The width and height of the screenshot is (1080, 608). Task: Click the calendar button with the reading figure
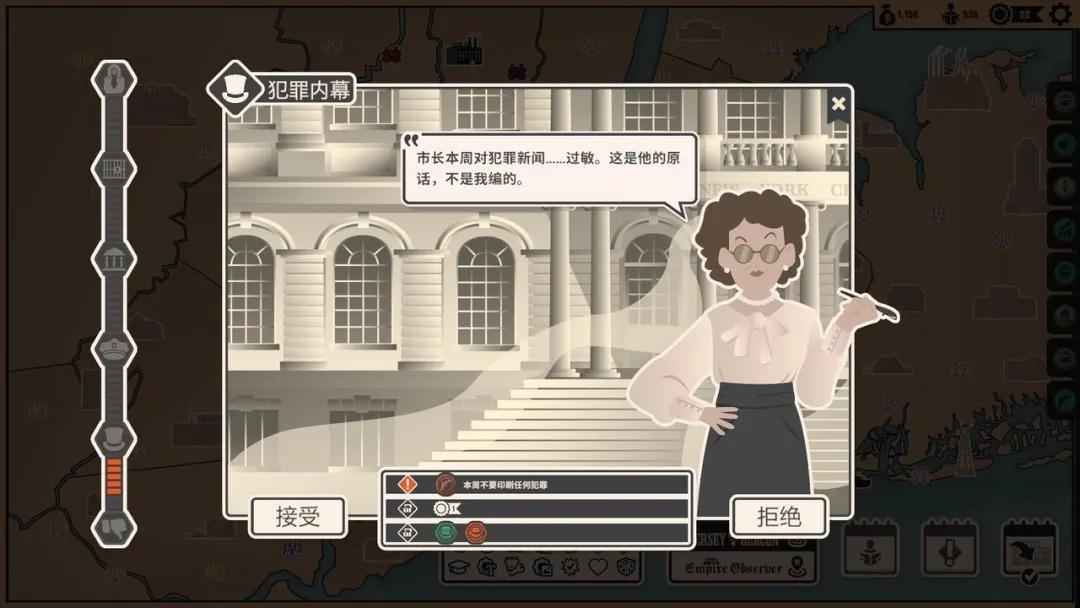tap(869, 549)
